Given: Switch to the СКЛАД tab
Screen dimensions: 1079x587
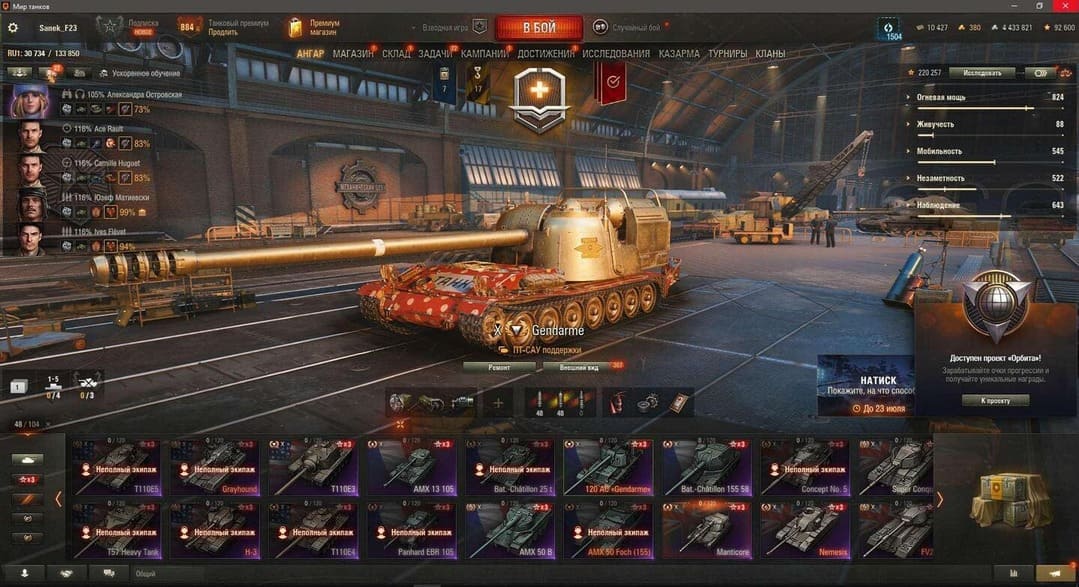Looking at the screenshot, I should tap(396, 54).
